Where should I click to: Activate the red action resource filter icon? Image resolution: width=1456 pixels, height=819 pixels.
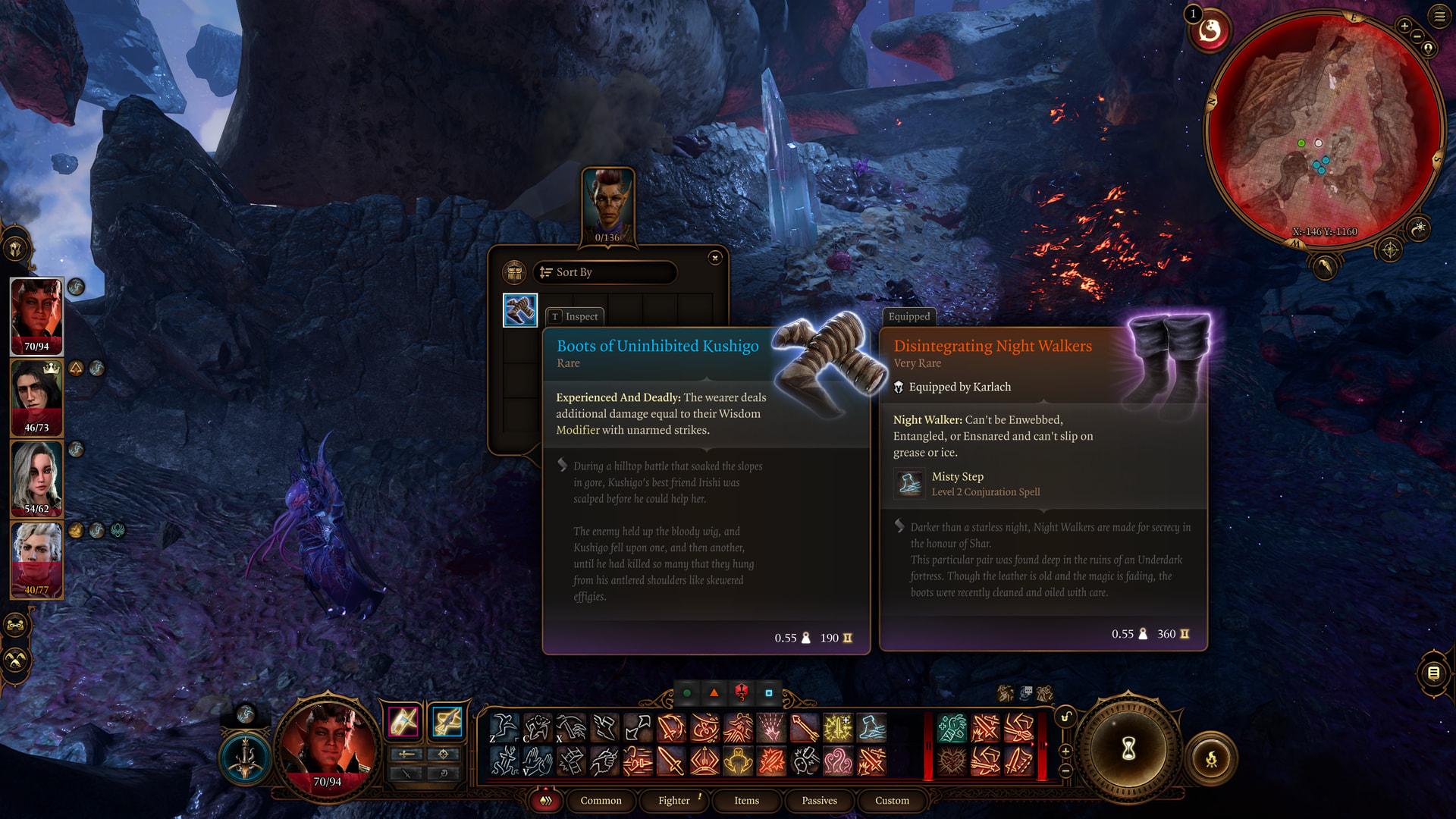741,692
